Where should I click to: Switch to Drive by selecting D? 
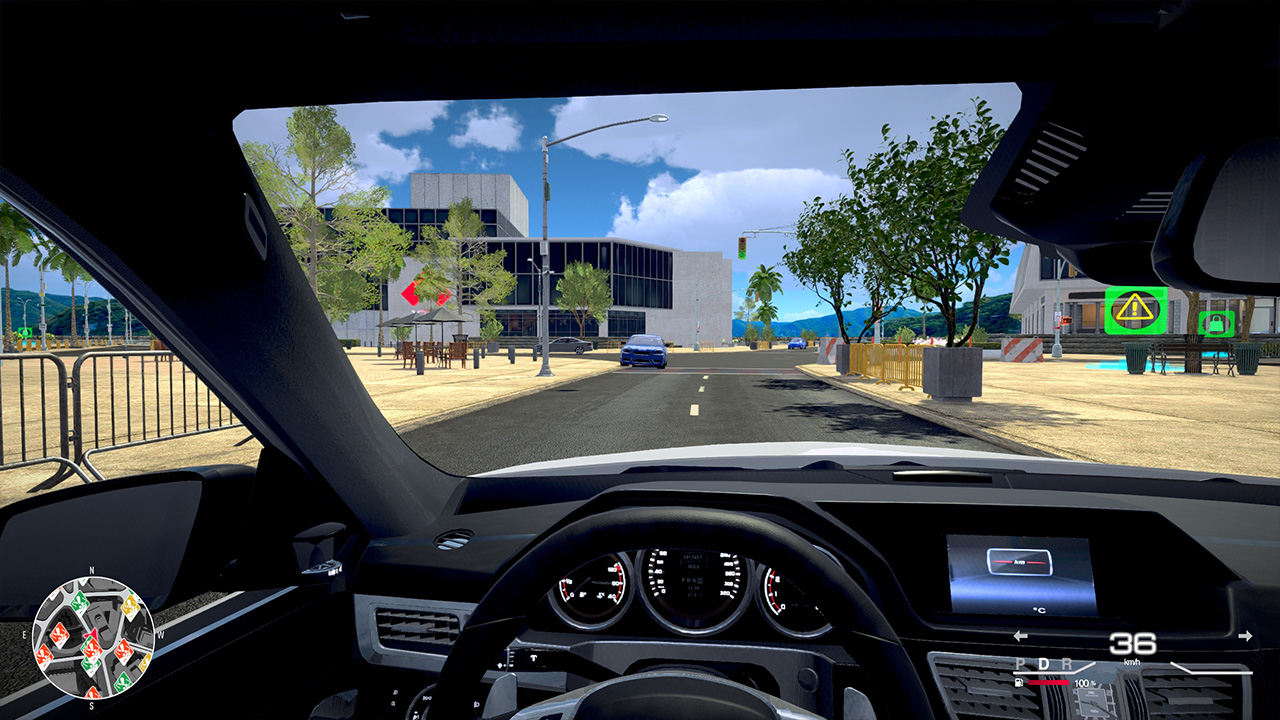(x=1044, y=664)
